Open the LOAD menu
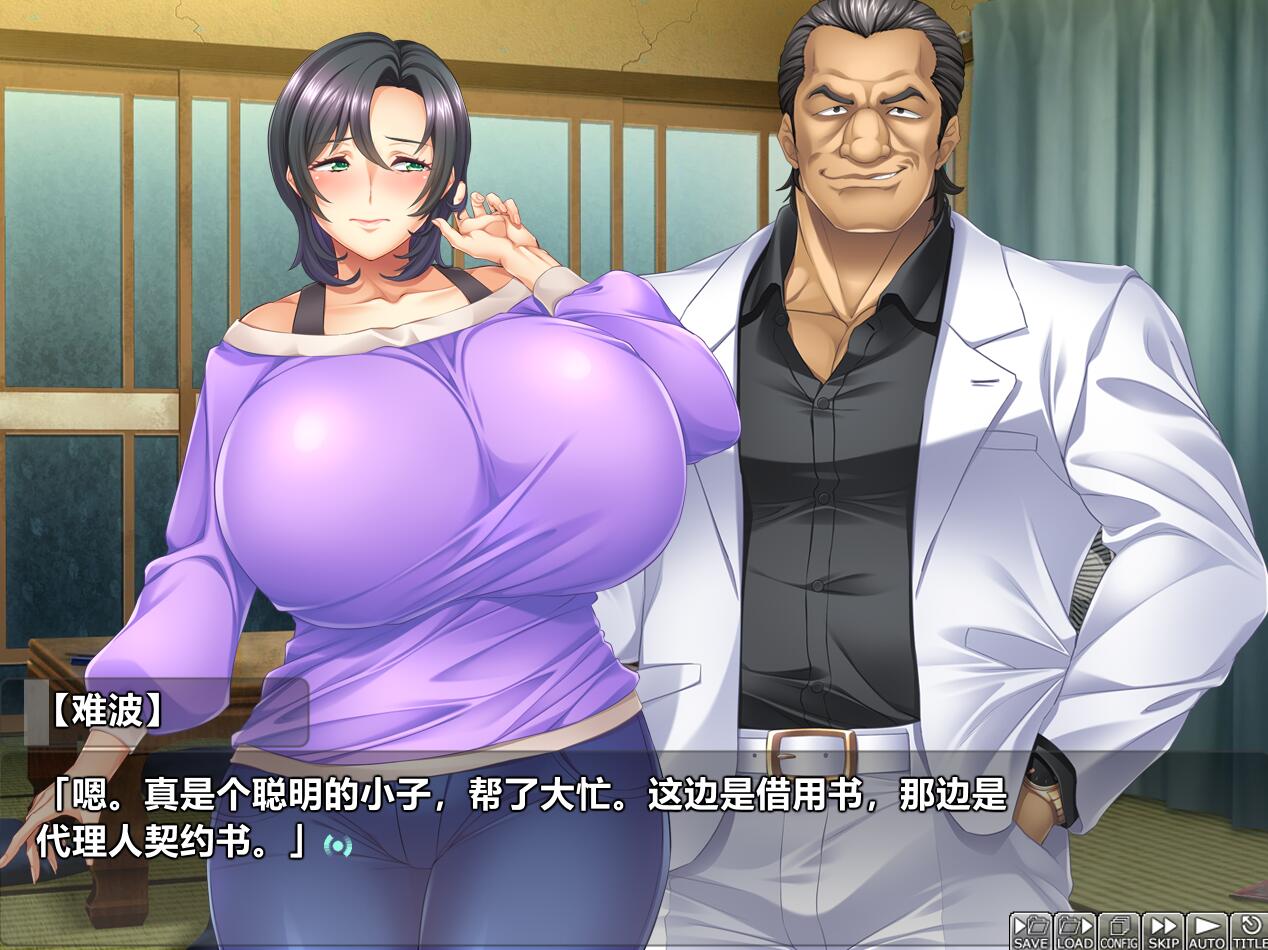Image resolution: width=1268 pixels, height=950 pixels. click(x=1074, y=931)
